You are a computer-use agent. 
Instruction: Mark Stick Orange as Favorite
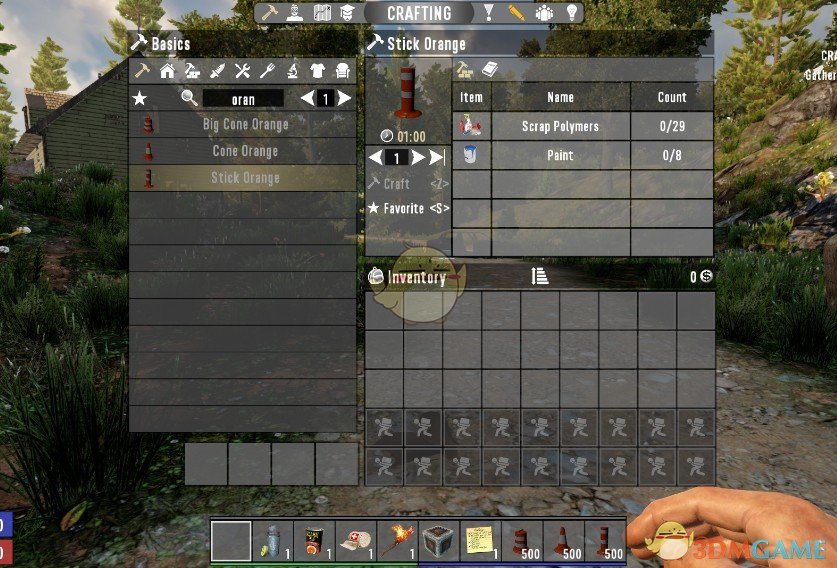pos(408,209)
